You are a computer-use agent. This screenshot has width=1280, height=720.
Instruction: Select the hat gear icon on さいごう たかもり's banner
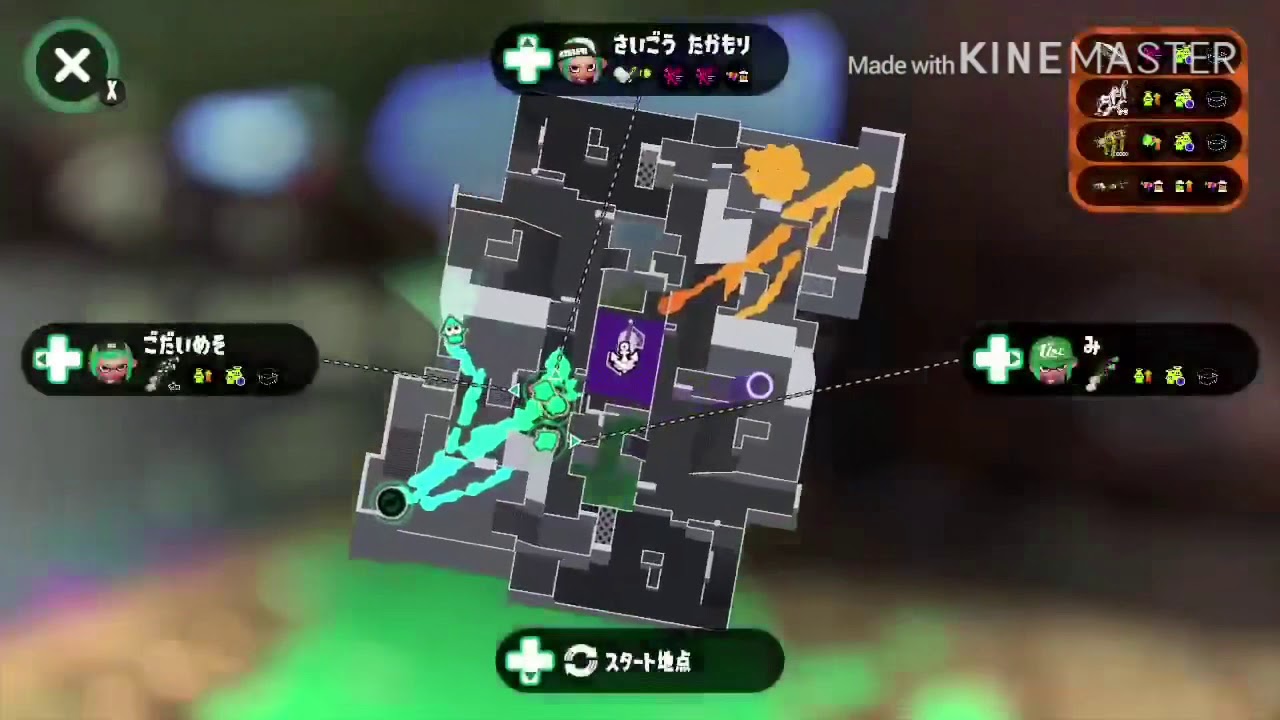[742, 76]
